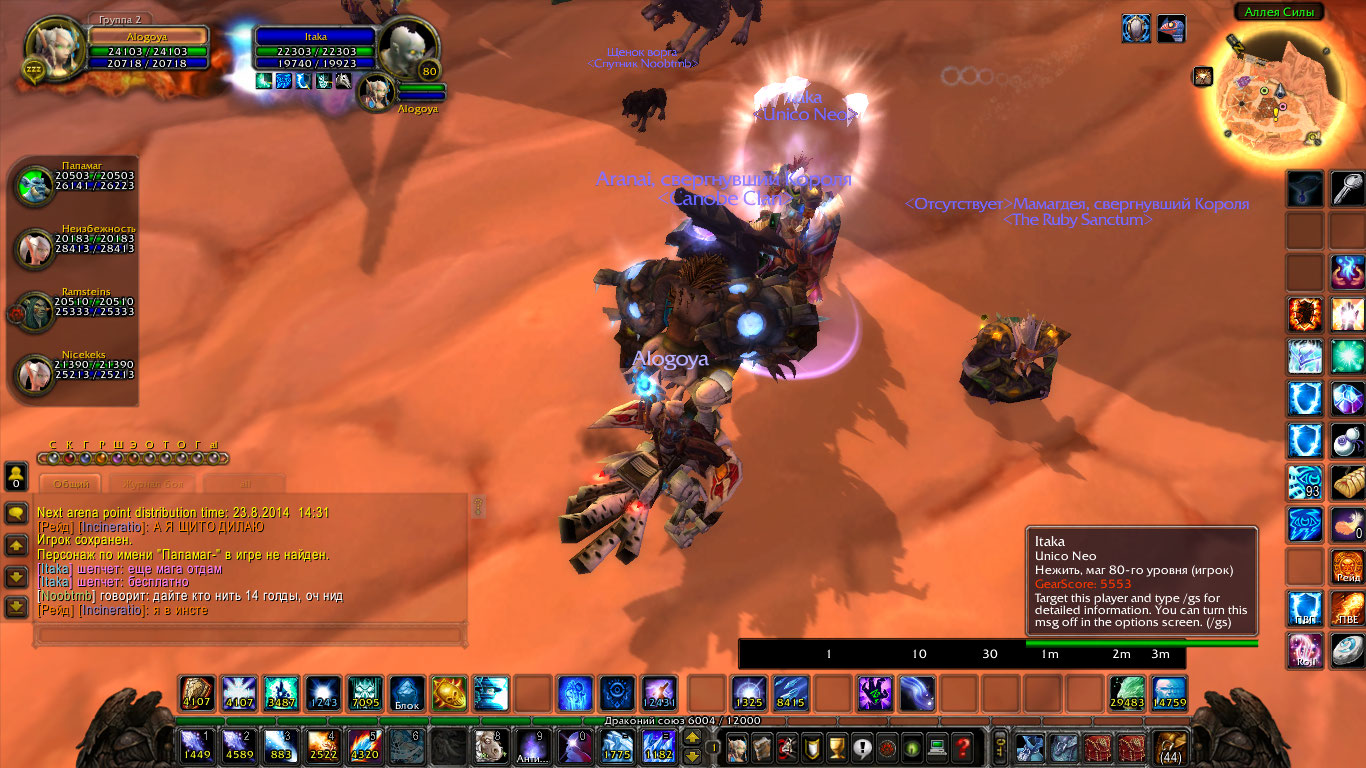Open the character info micro button

point(737,746)
